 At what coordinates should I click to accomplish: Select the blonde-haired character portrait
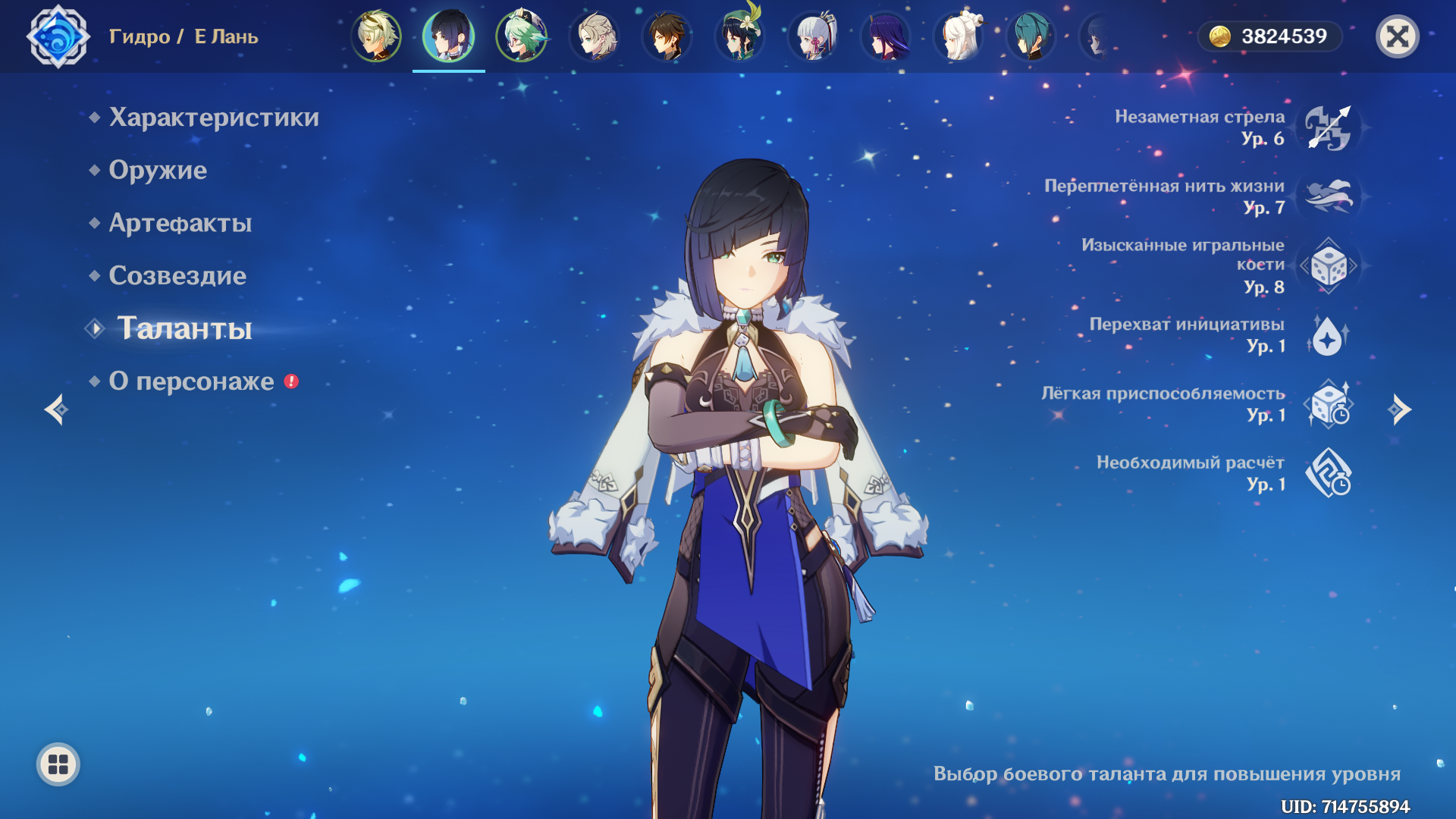click(x=376, y=36)
